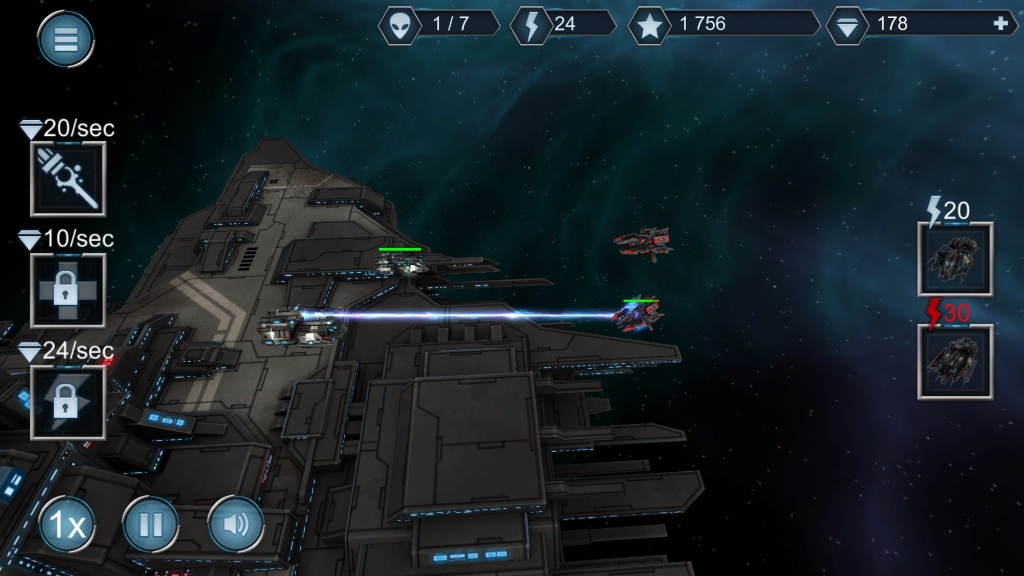Open the hamburger menu
This screenshot has height=576, width=1024.
coord(66,40)
